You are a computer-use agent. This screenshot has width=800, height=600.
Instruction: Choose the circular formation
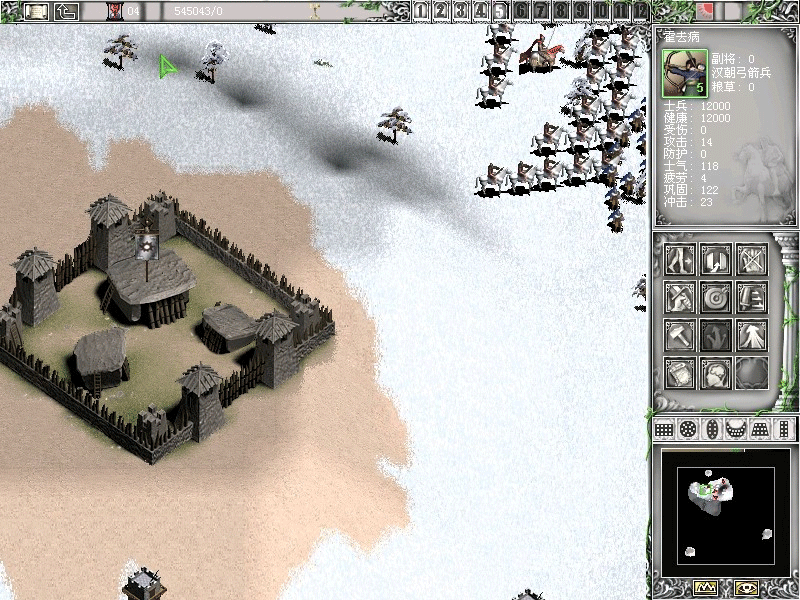[688, 429]
